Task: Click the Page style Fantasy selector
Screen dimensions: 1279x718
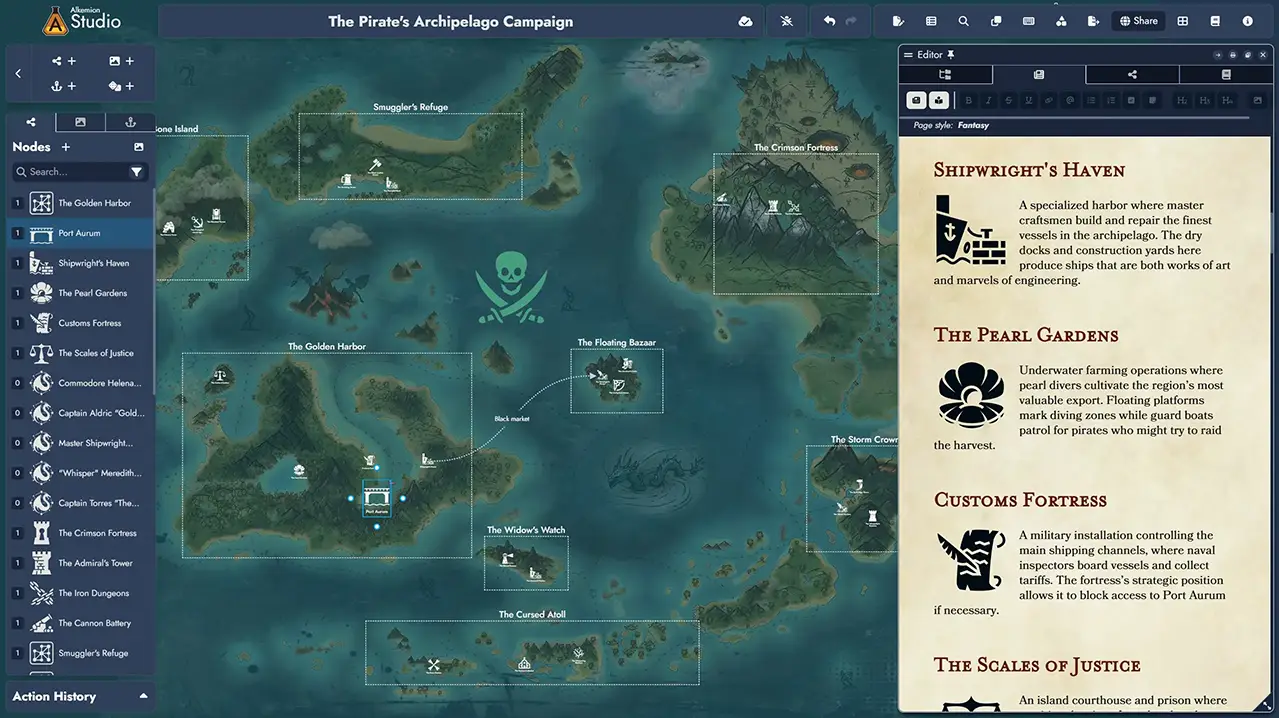Action: [972, 126]
